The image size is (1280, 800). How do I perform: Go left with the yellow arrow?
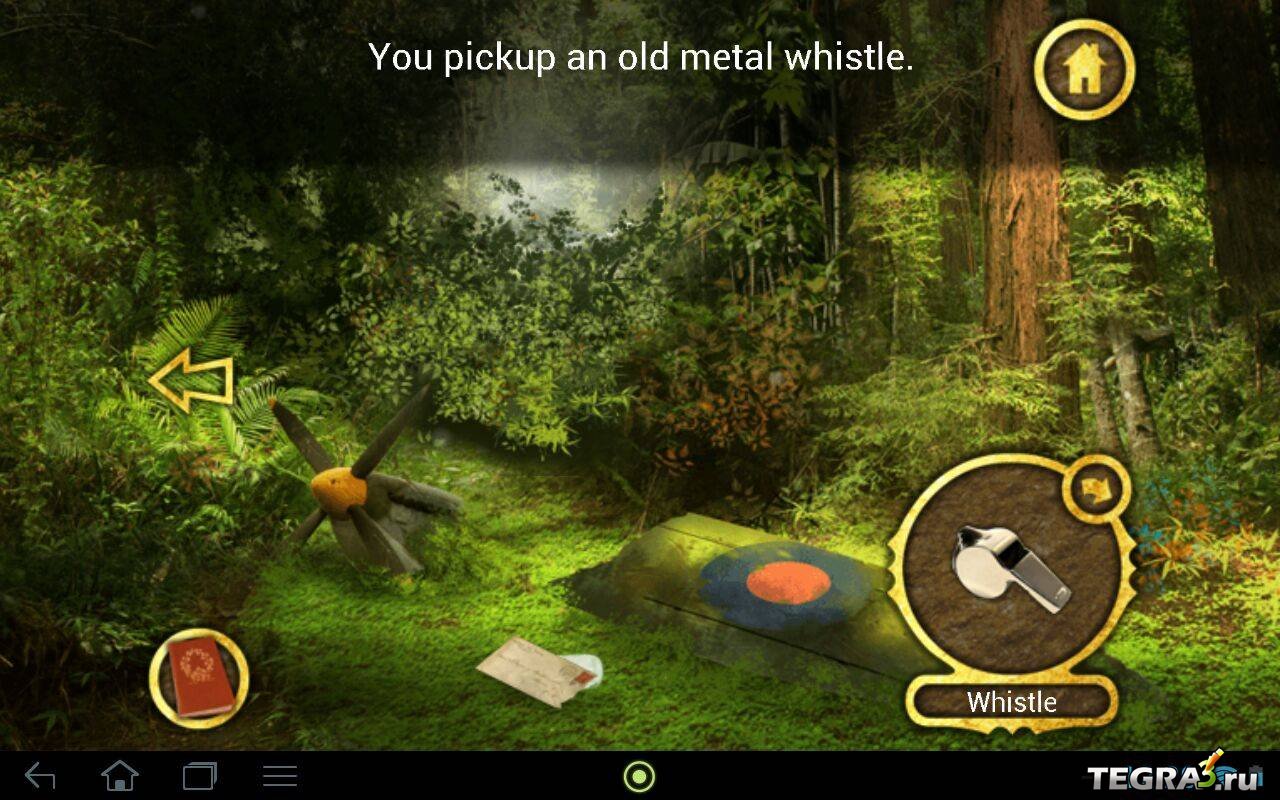(x=190, y=383)
